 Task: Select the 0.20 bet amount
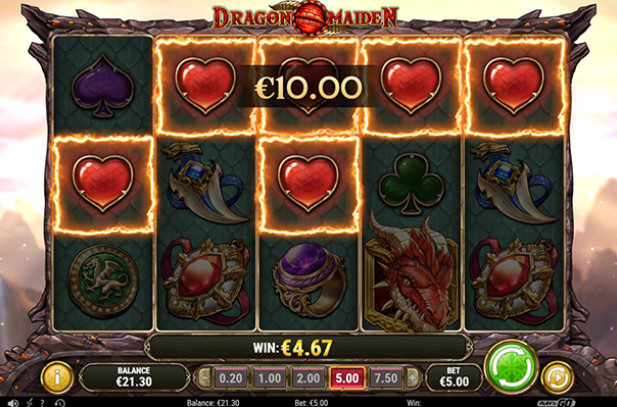[x=229, y=378]
